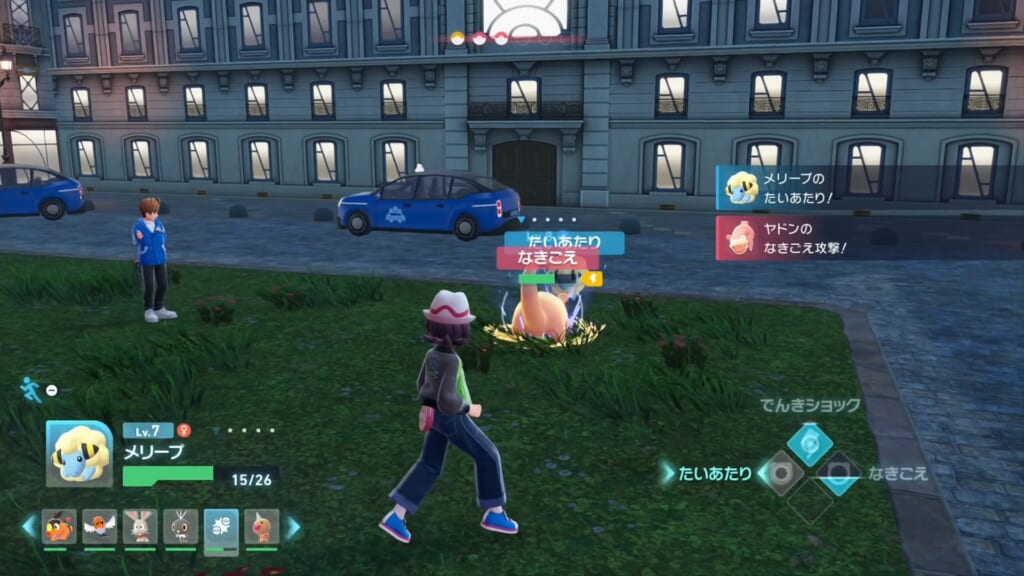Choose the なきごえ (Growl) move diamond
1024x576 pixels.
click(838, 473)
